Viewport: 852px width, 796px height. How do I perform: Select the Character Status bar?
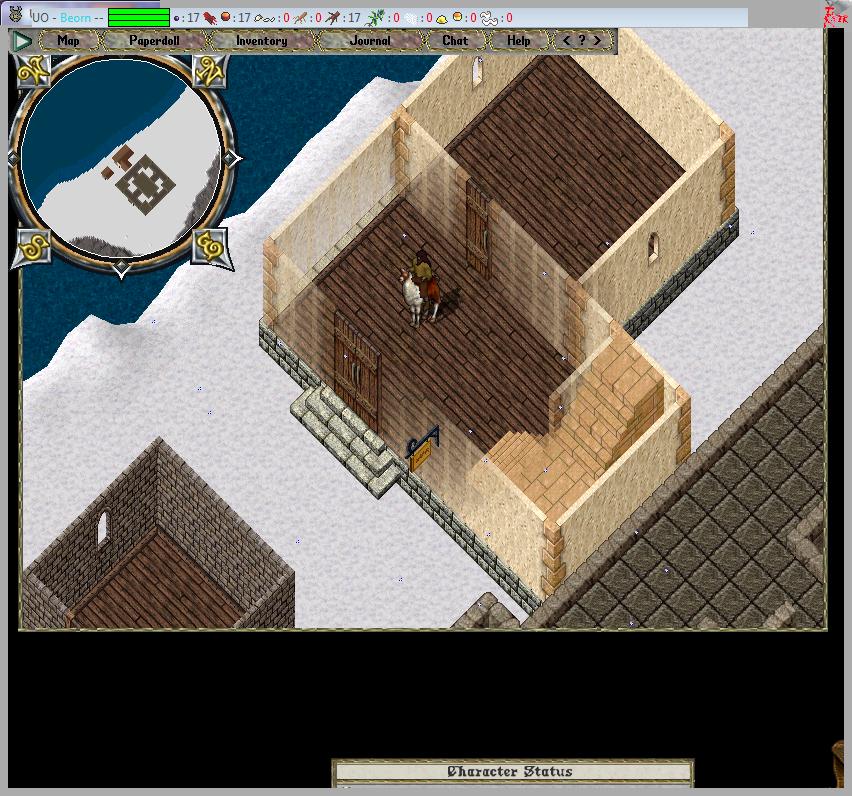[x=512, y=772]
